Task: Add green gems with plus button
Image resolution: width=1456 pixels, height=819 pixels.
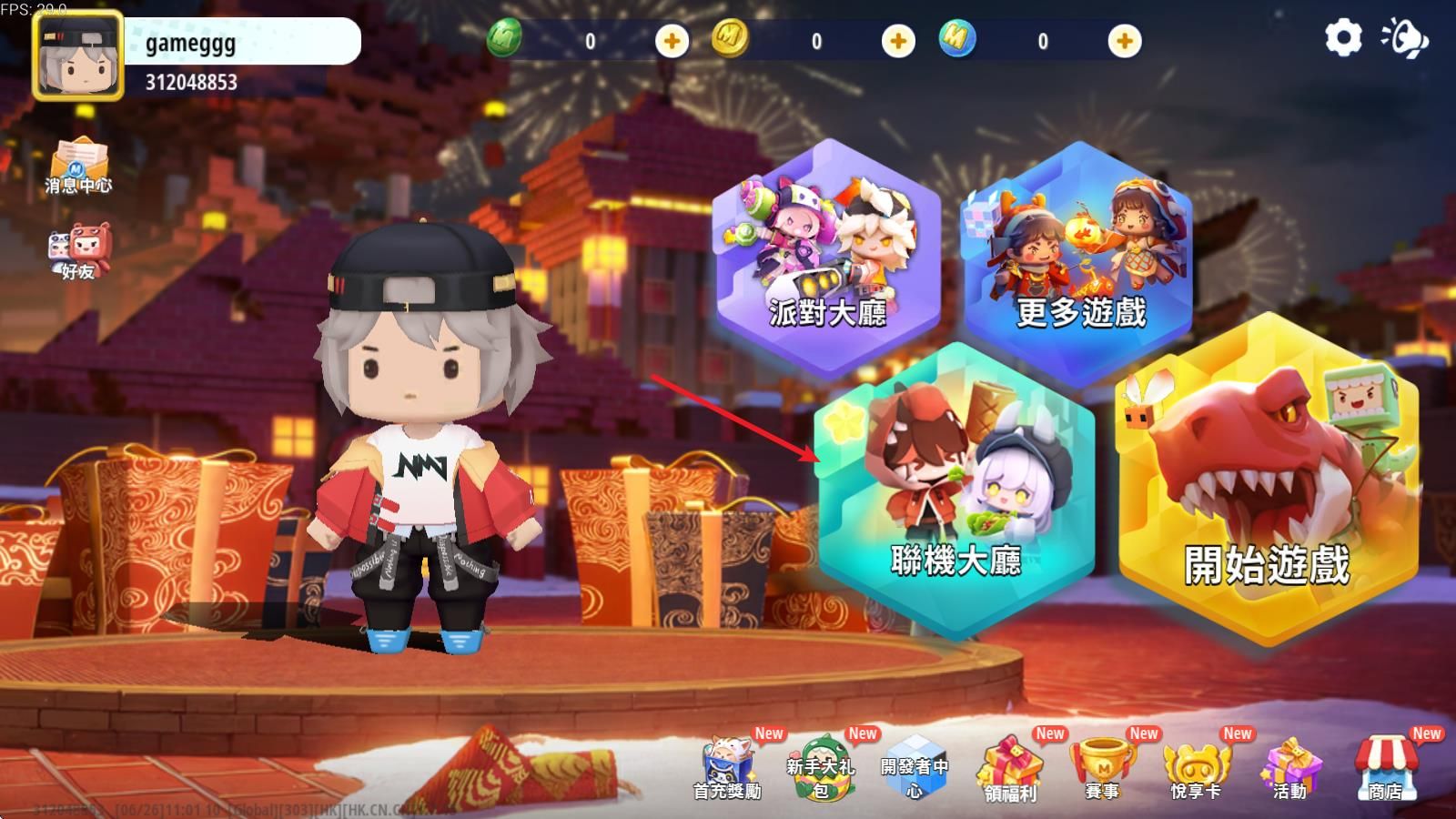Action: tap(669, 40)
